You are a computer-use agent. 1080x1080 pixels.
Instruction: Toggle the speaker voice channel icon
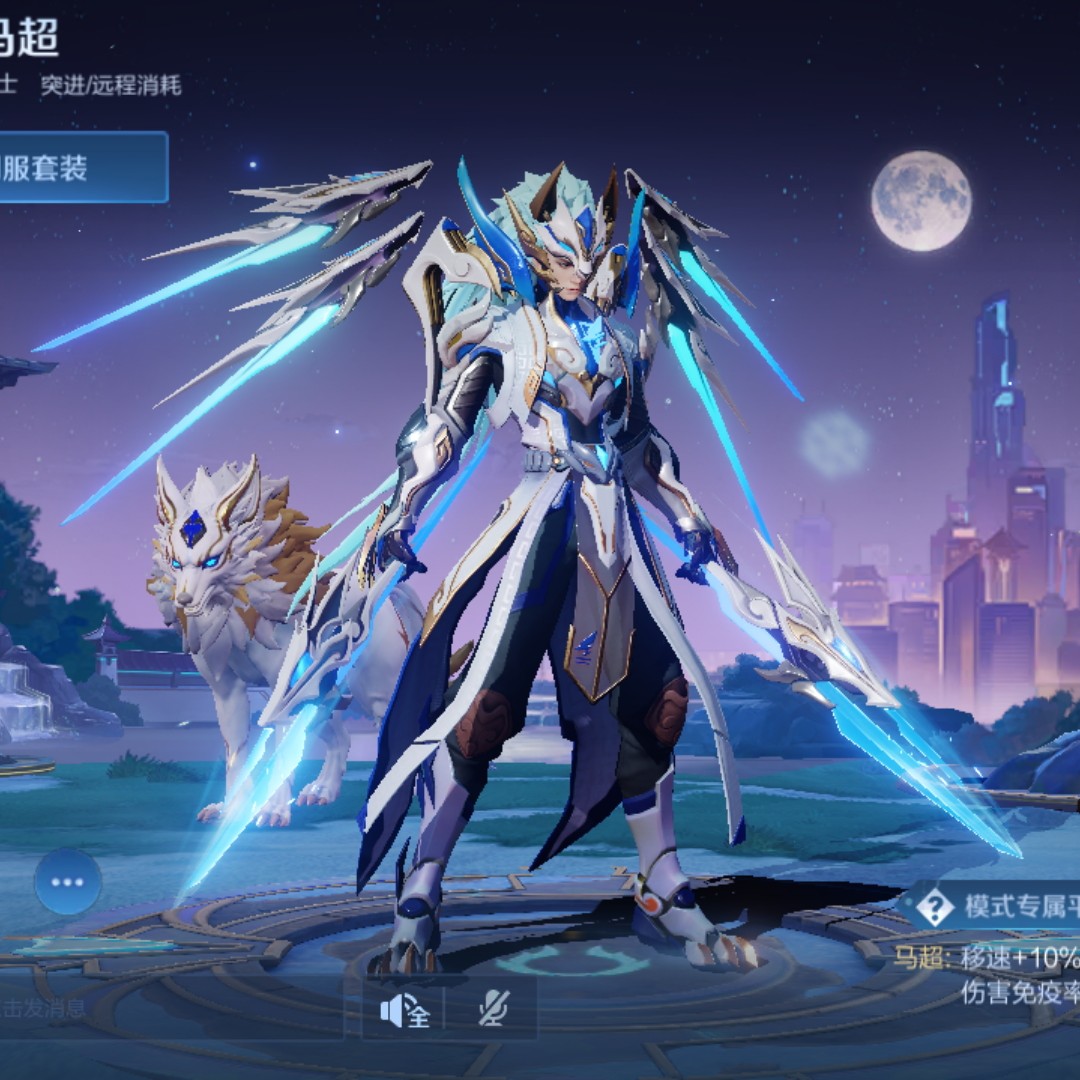pos(404,1011)
